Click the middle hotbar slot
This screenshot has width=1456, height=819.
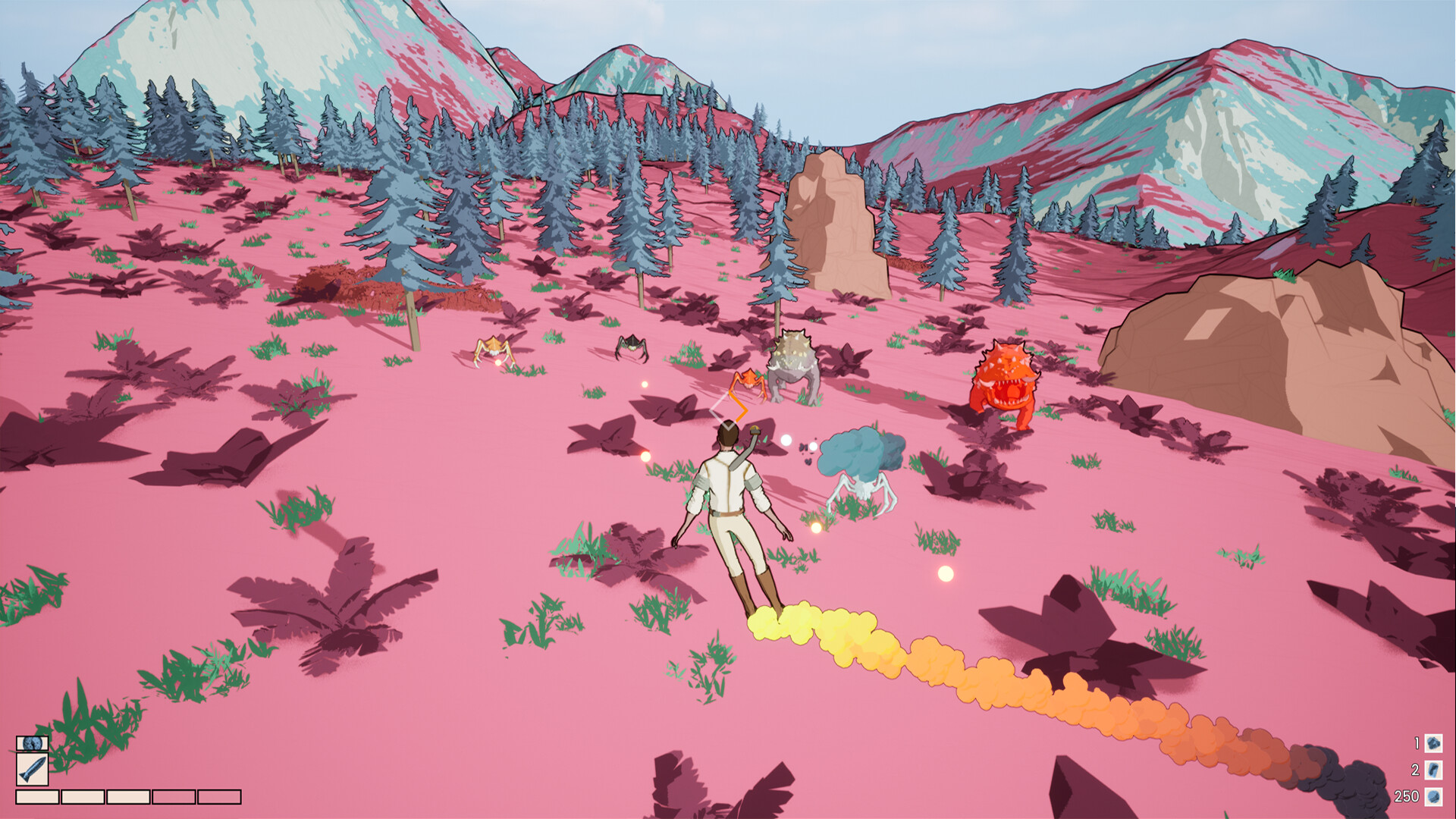(x=127, y=798)
